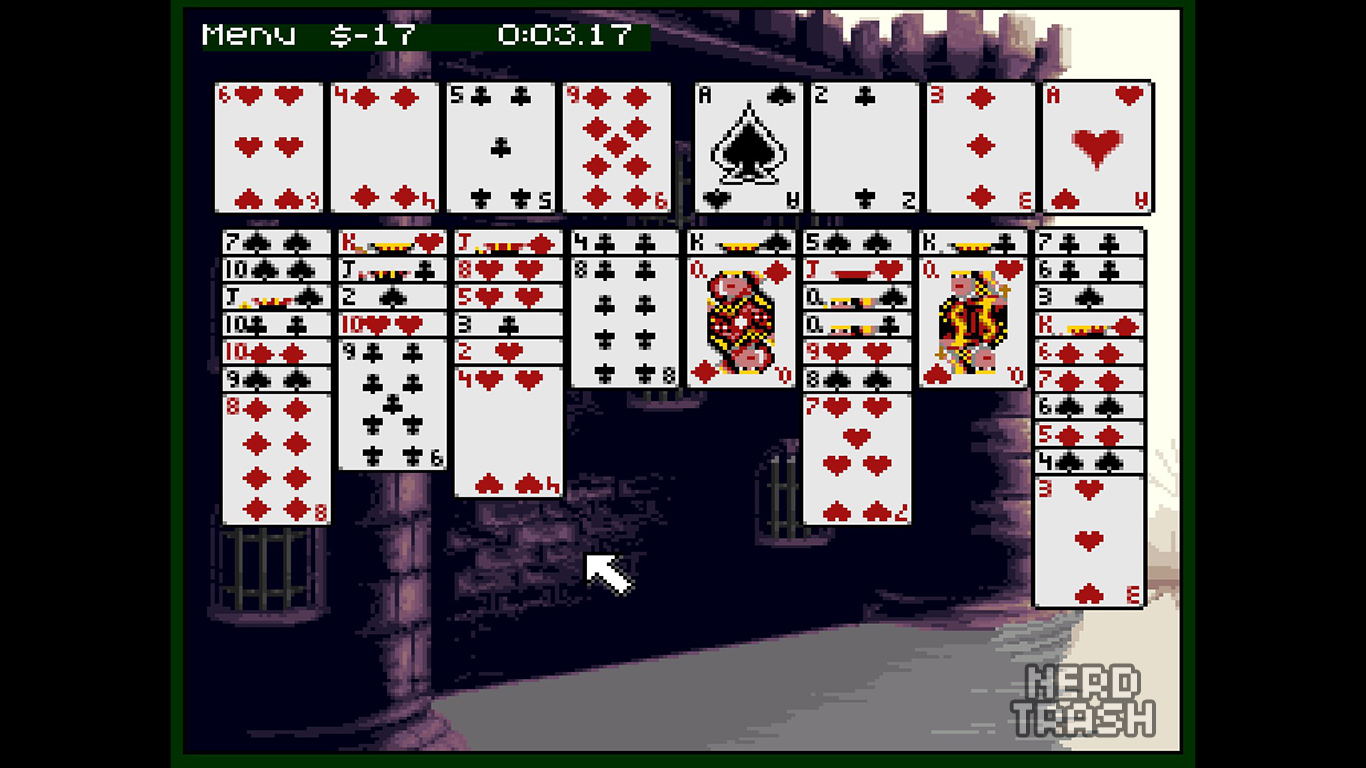Select the 4 of hearts tableau card
Viewport: 1366px width, 768px height.
(x=508, y=432)
